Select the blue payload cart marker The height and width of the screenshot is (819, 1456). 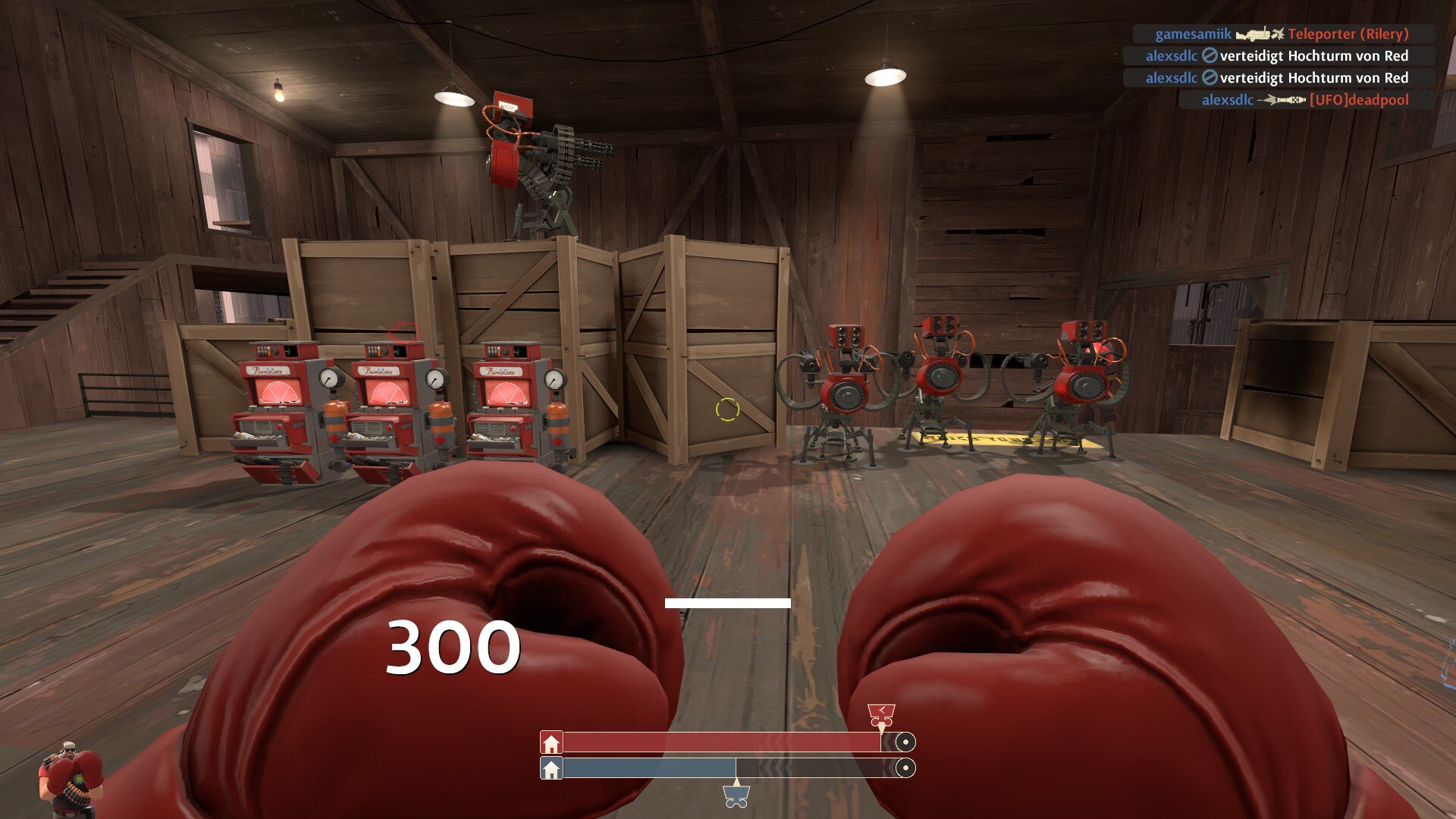736,795
